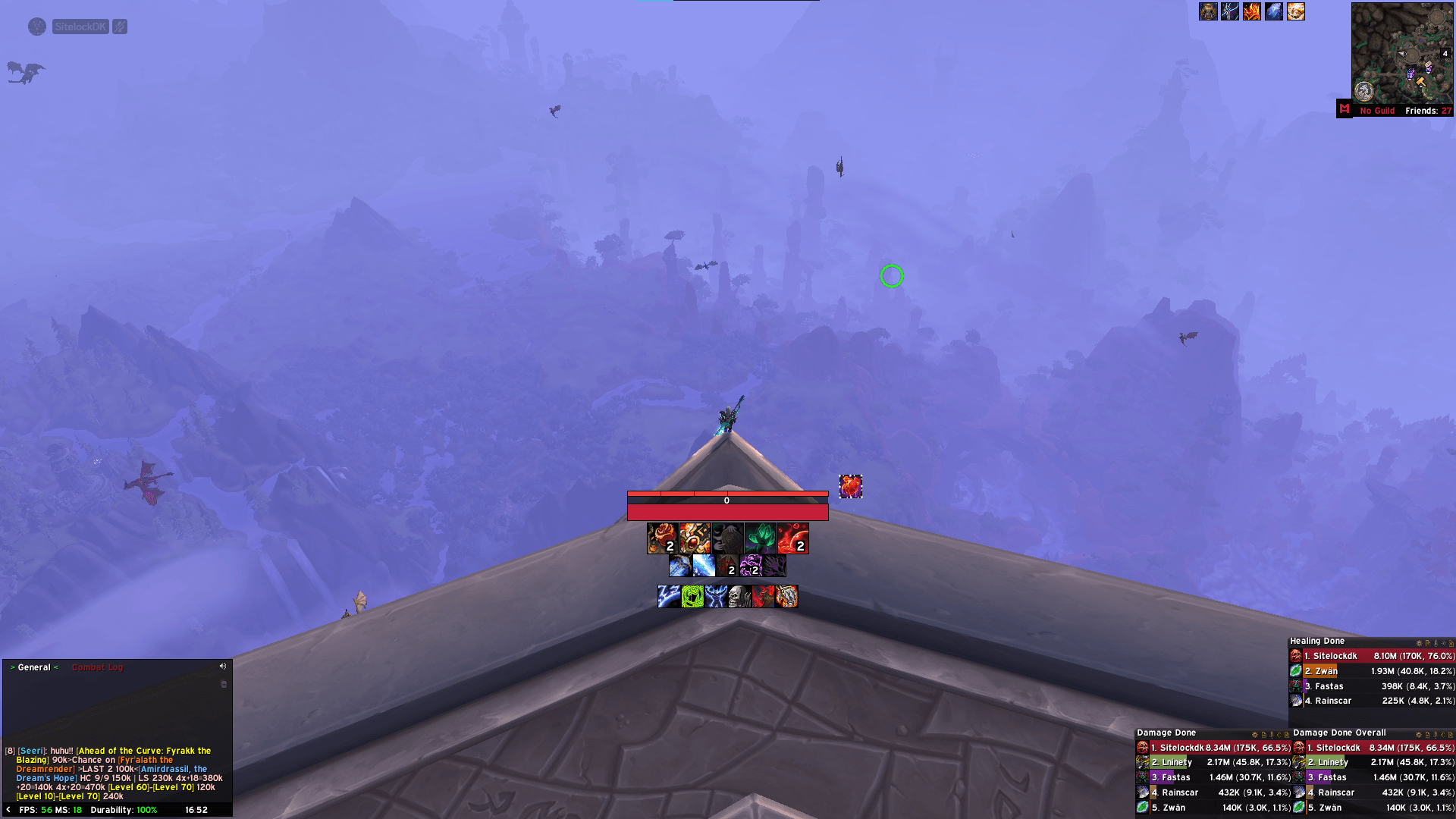The width and height of the screenshot is (1456, 819).
Task: Click the red M guild icon under the minimap
Action: (1343, 110)
